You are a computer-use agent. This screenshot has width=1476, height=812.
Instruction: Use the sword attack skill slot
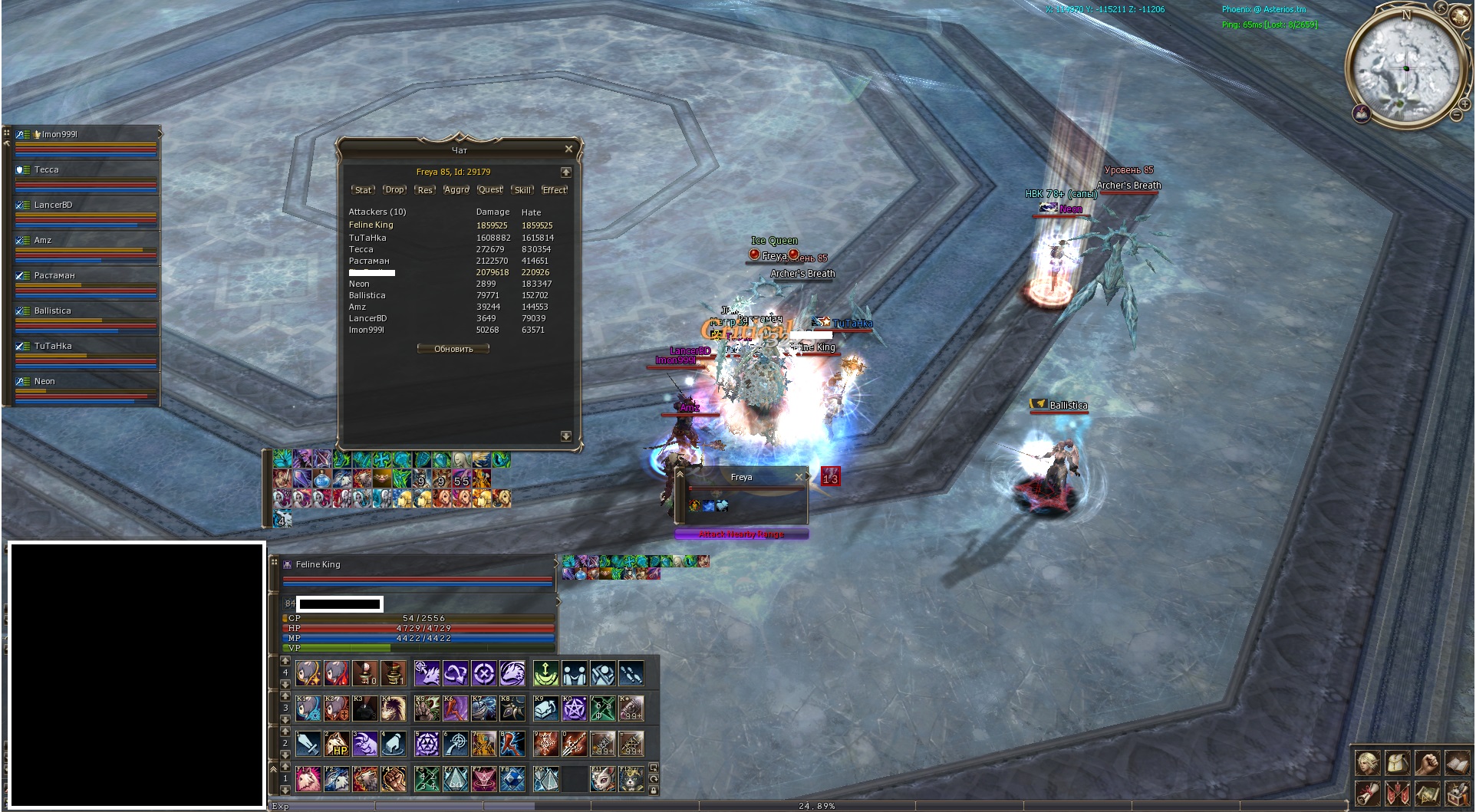pyautogui.click(x=308, y=744)
